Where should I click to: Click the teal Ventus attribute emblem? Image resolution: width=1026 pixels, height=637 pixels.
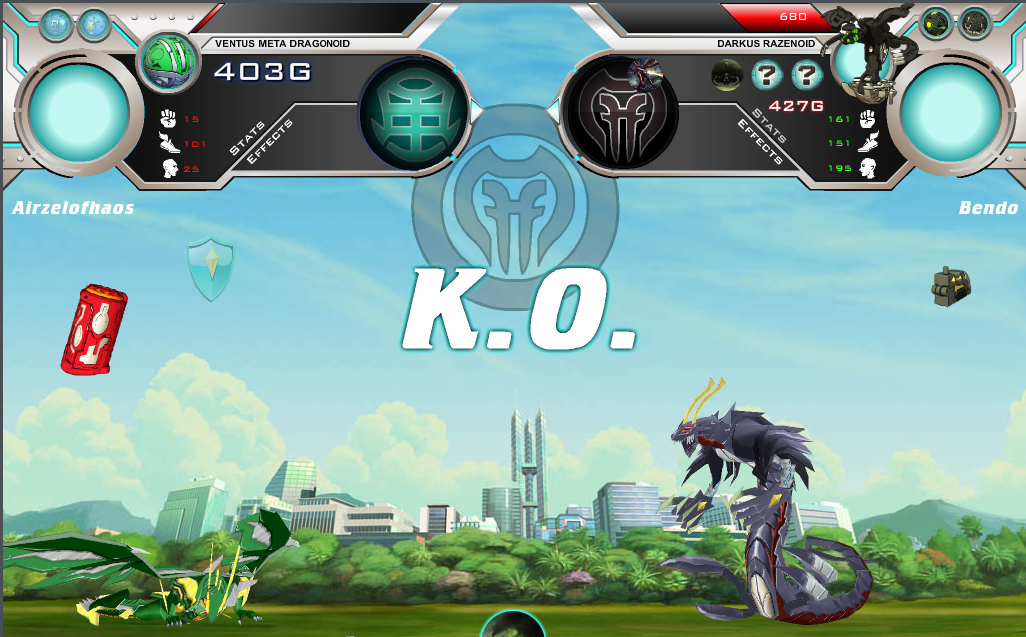pos(414,111)
